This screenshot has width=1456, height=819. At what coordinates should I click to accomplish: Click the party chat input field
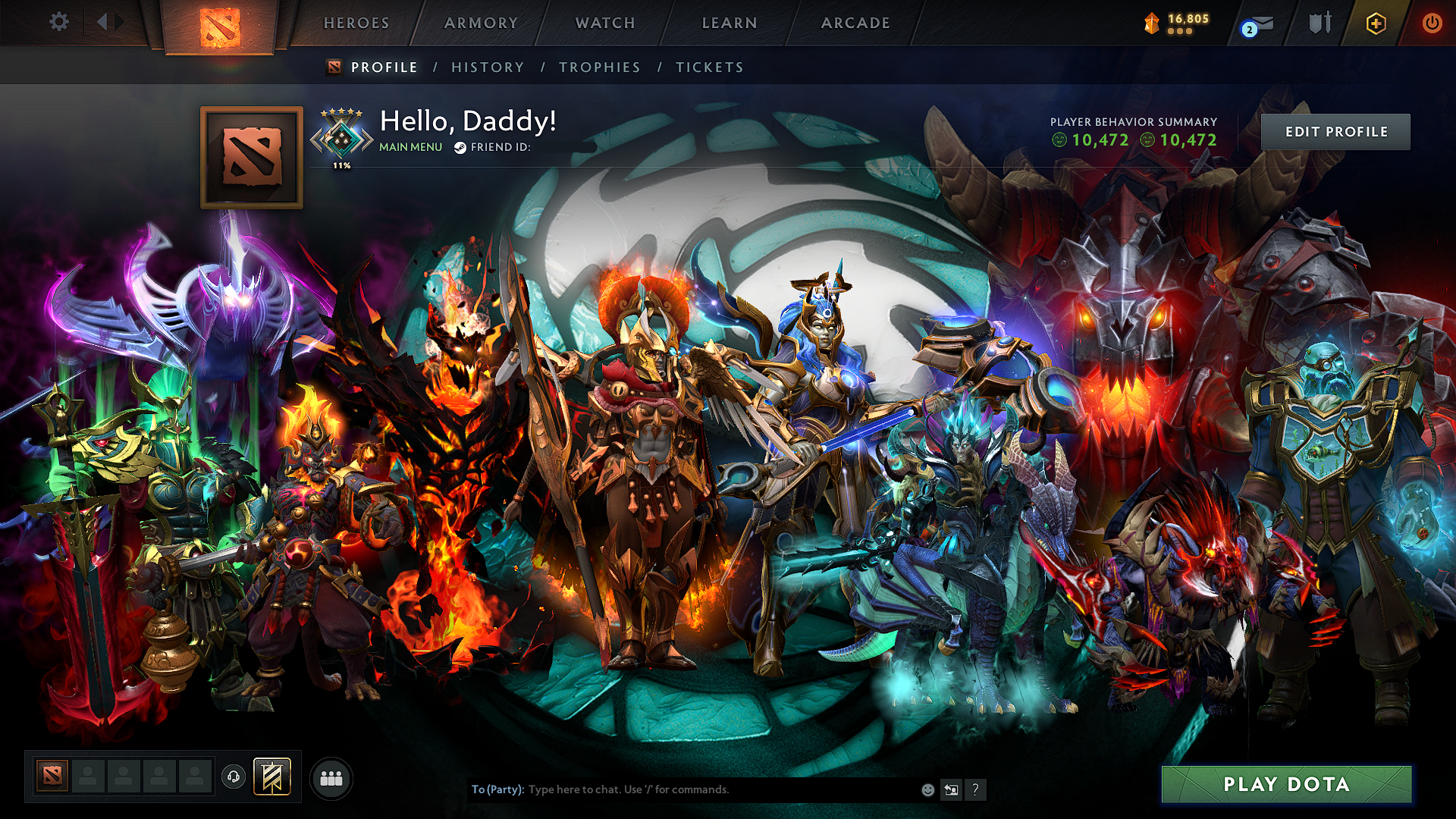click(682, 789)
